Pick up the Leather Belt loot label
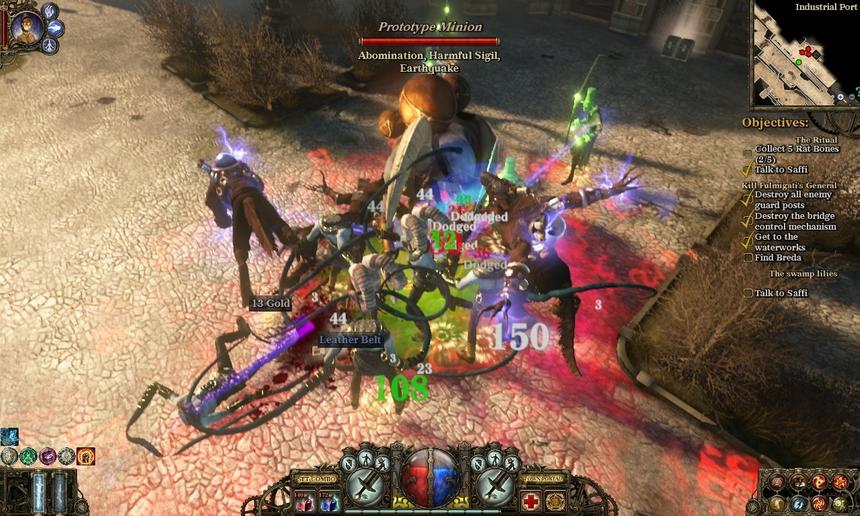This screenshot has height=516, width=860. tap(350, 340)
